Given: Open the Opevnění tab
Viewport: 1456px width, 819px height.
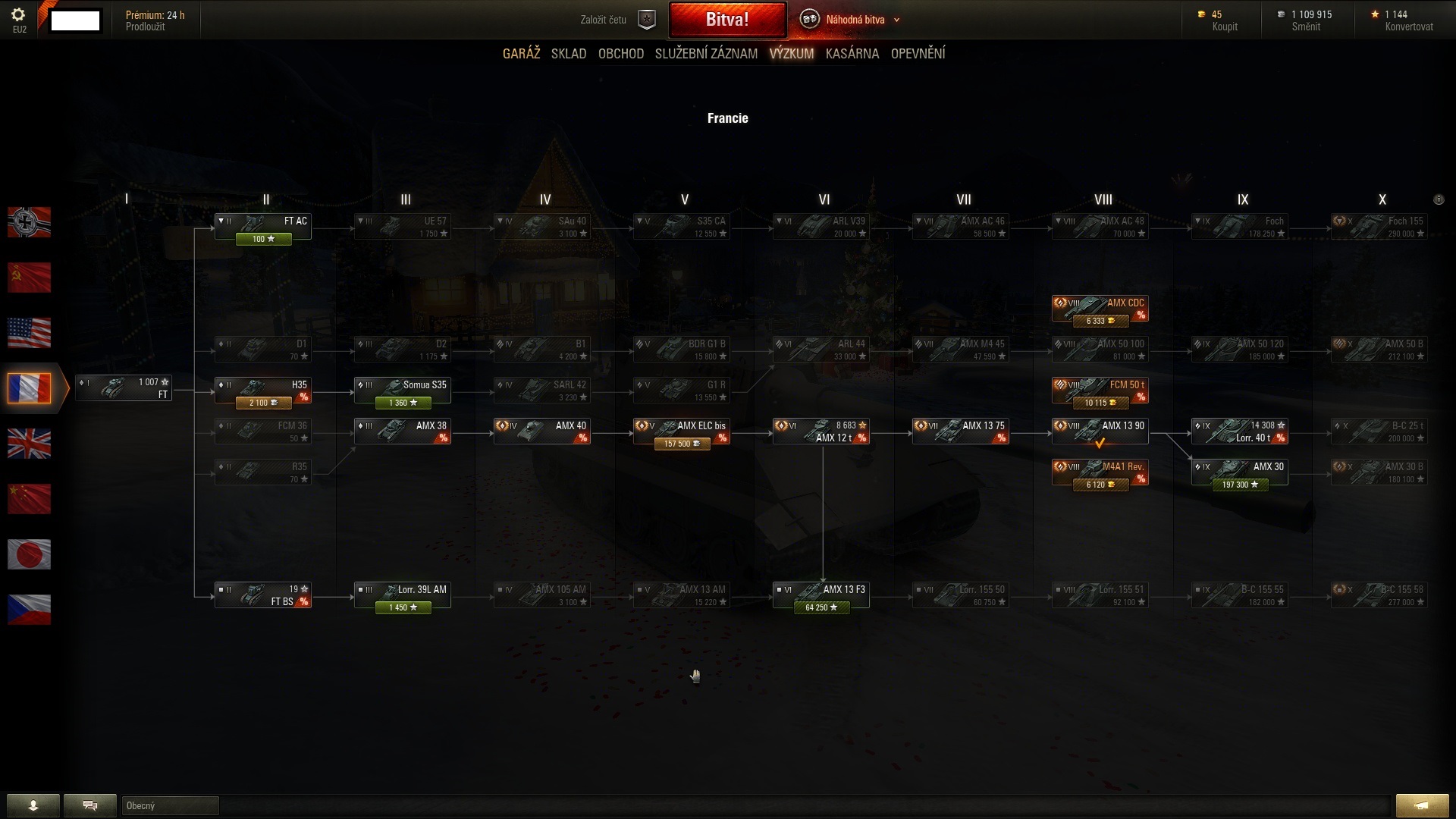Looking at the screenshot, I should [918, 54].
